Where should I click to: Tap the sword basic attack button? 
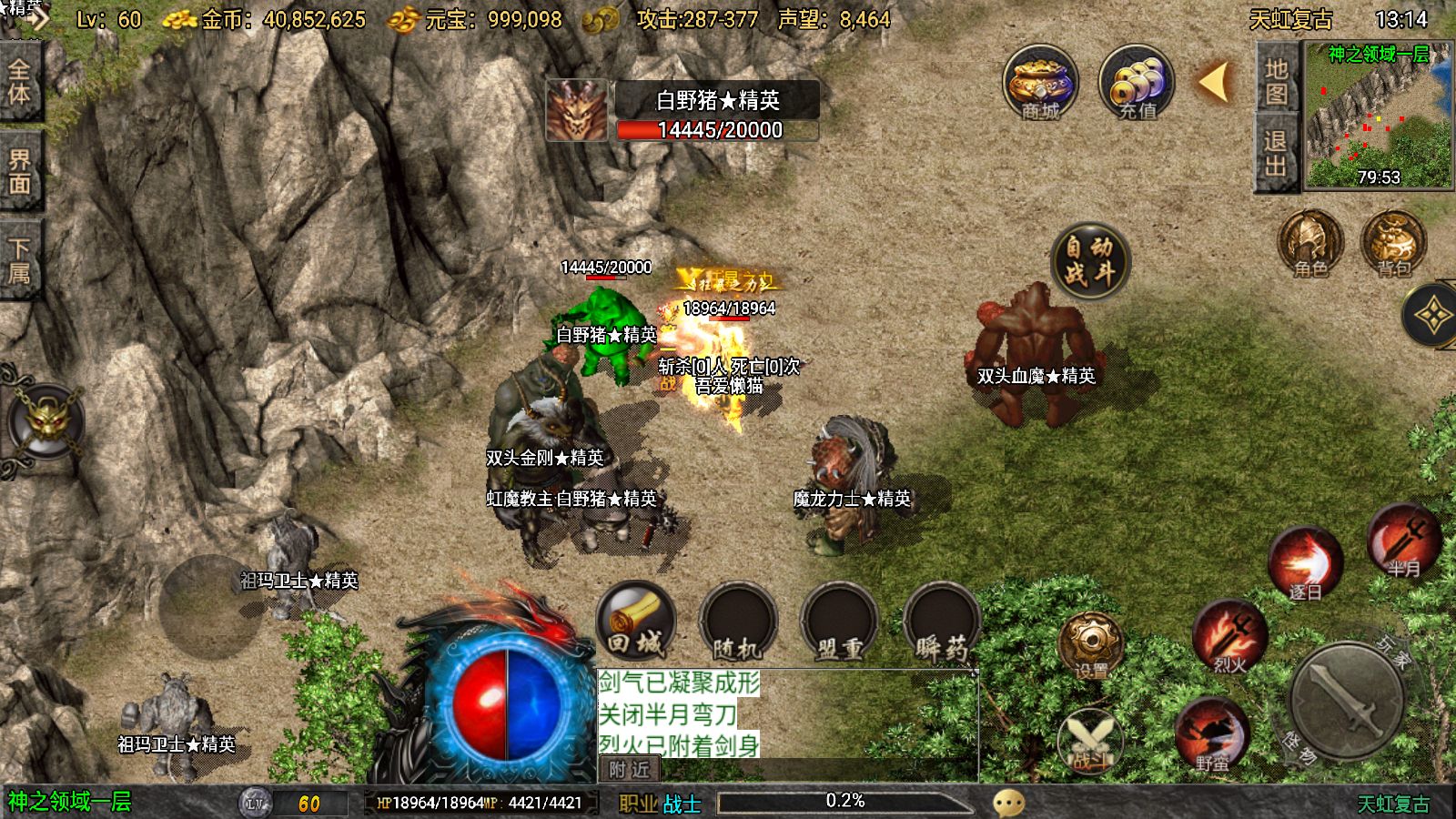(x=1347, y=700)
